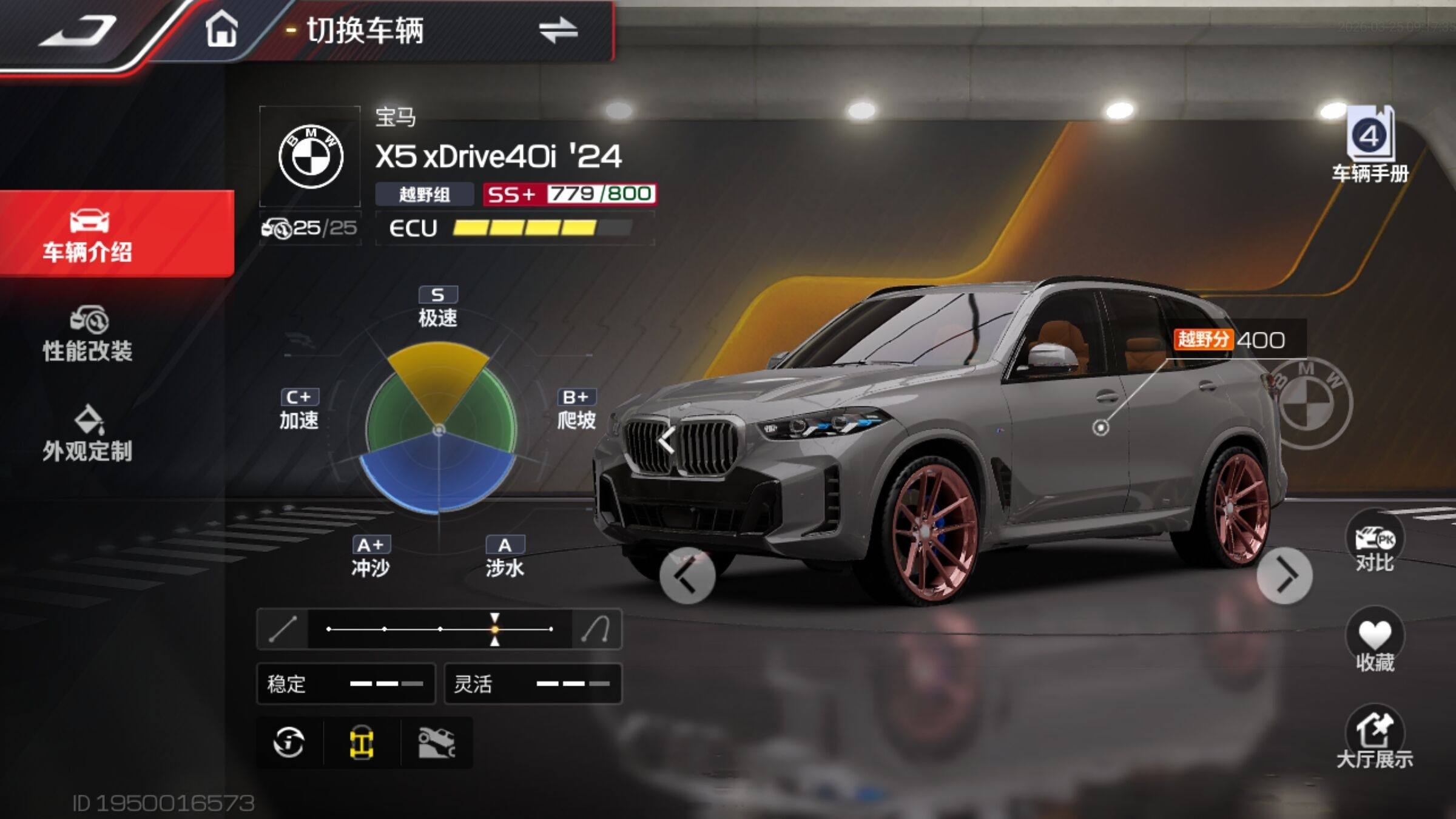Select the 灵活 agility setting
The image size is (1456, 819).
coord(533,684)
